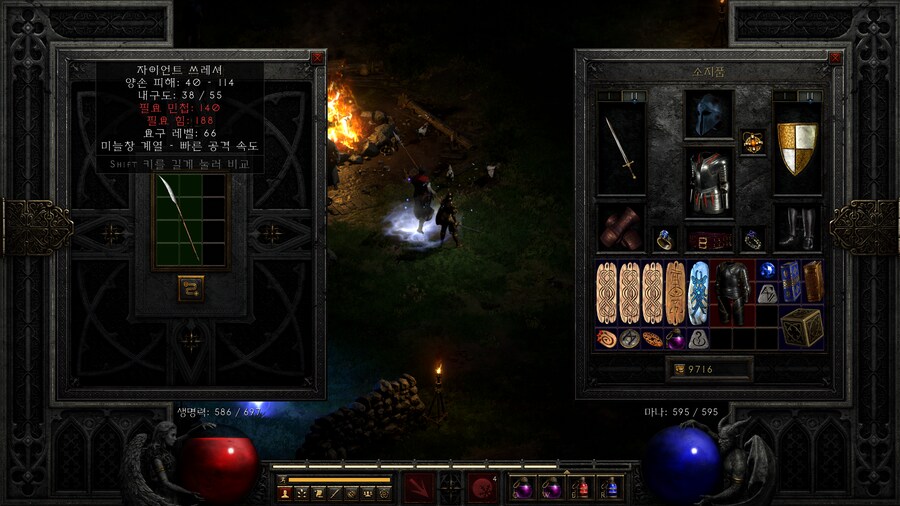The height and width of the screenshot is (506, 900).
Task: Pick the Horadric Cube in inventory
Action: pyautogui.click(x=802, y=326)
